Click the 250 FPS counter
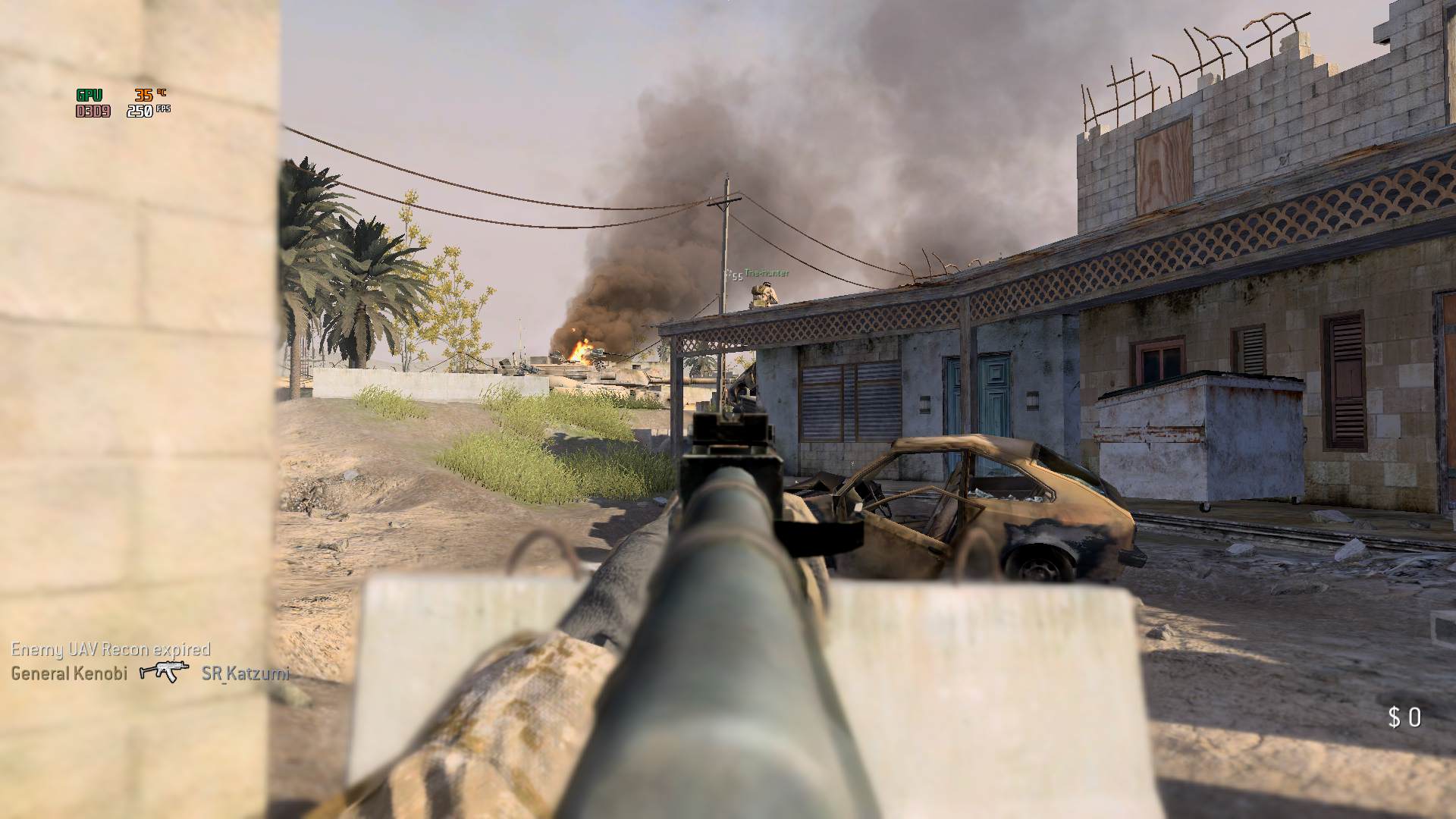This screenshot has height=819, width=1456. (x=145, y=110)
